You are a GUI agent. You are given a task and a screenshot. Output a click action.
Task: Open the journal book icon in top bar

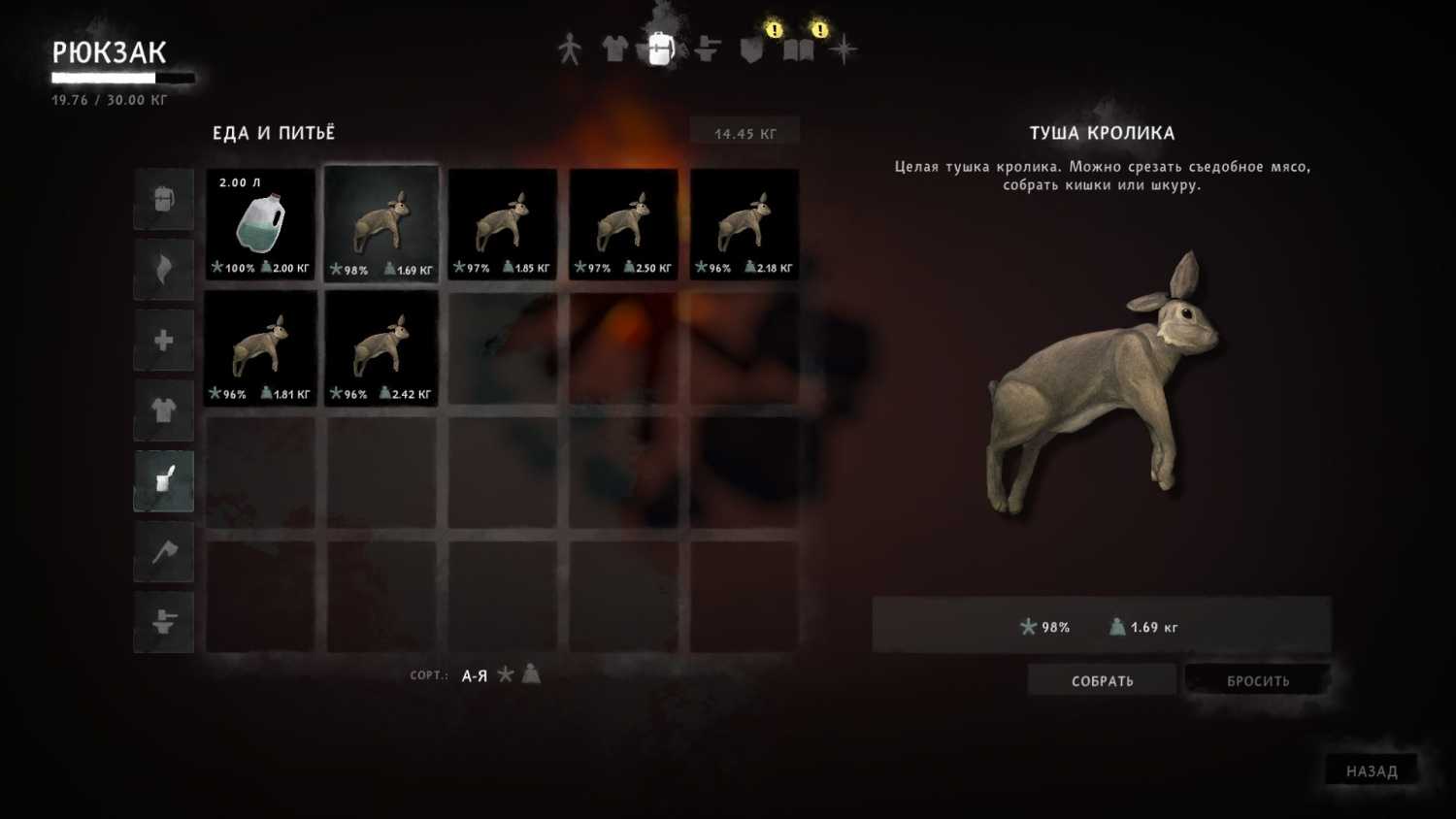coord(799,49)
